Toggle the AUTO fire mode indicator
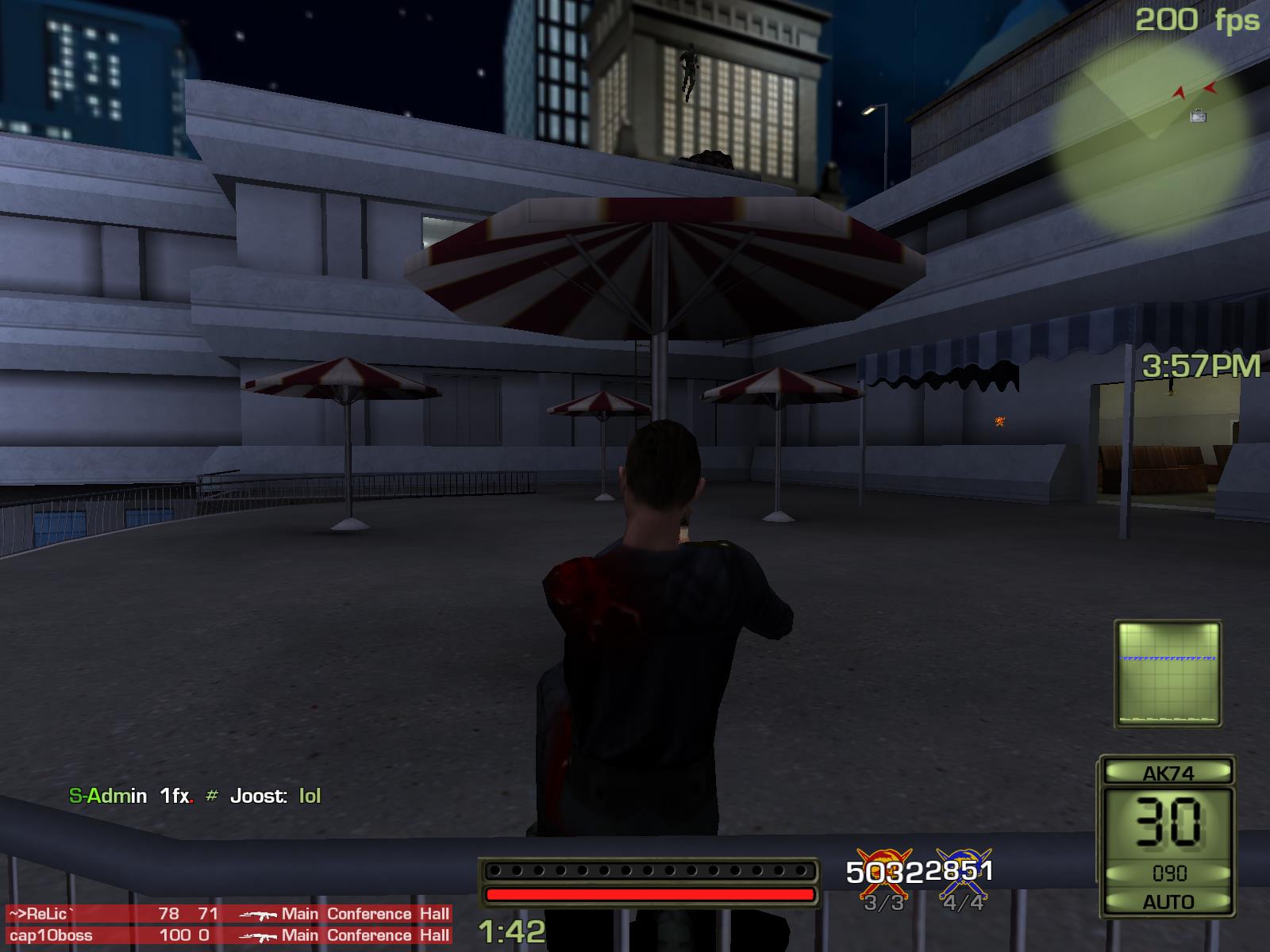 coord(1168,902)
